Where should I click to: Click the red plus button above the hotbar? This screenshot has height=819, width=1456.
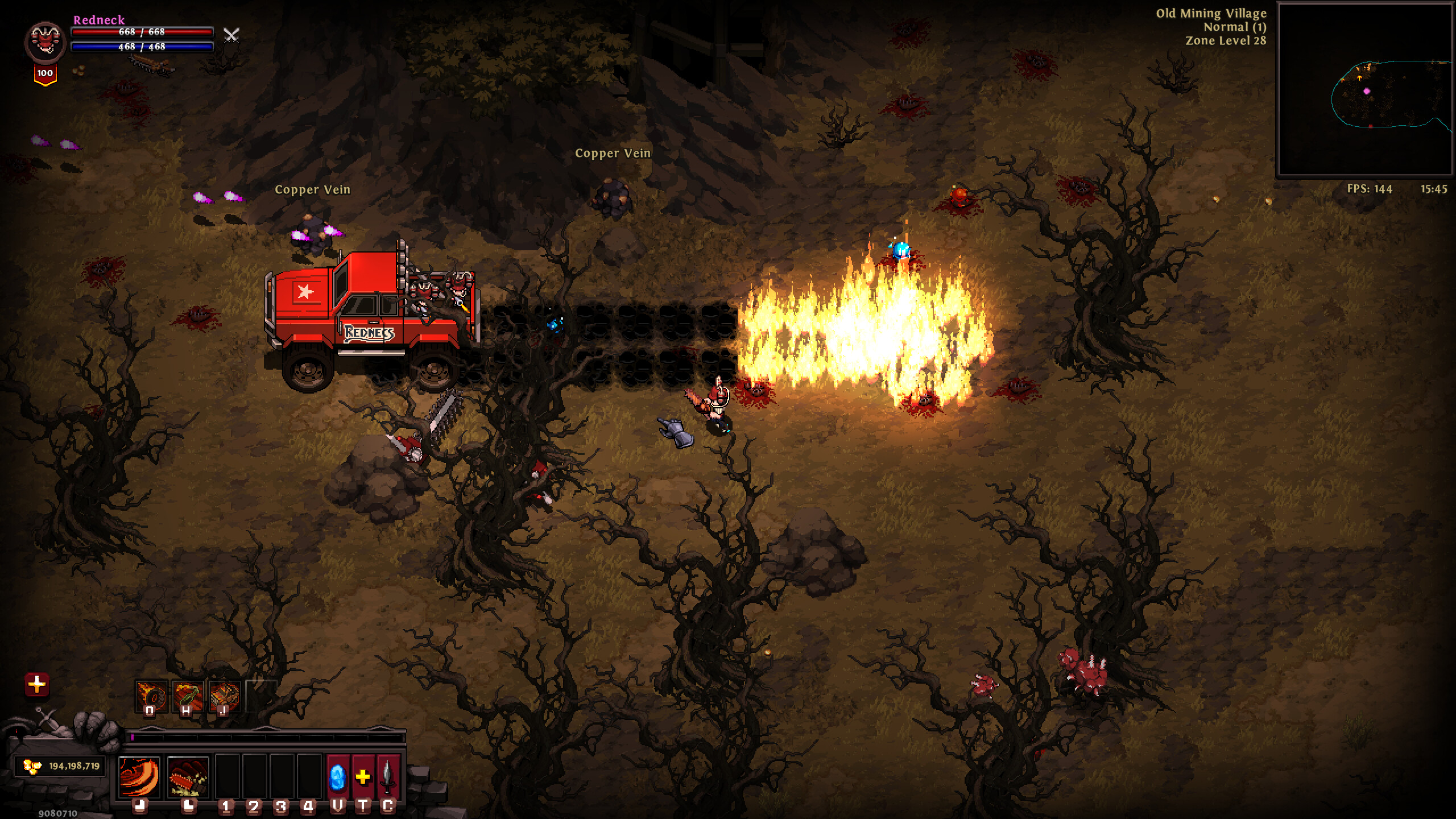click(37, 684)
